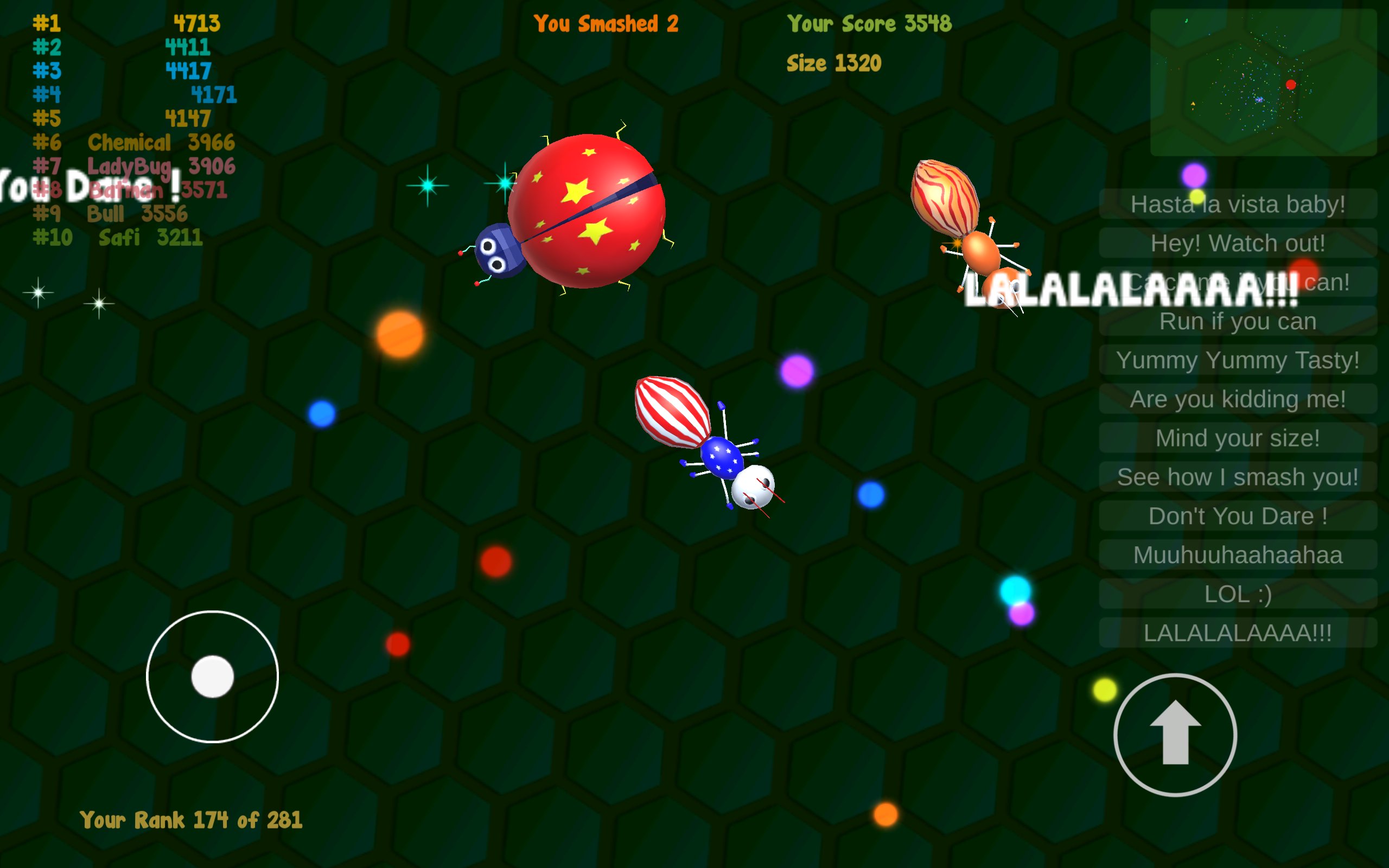Click the red dot on the minimap

pyautogui.click(x=1289, y=85)
